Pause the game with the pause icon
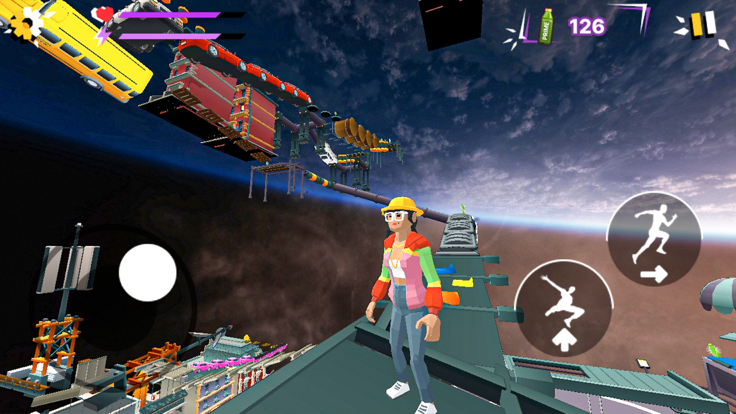 pyautogui.click(x=702, y=25)
